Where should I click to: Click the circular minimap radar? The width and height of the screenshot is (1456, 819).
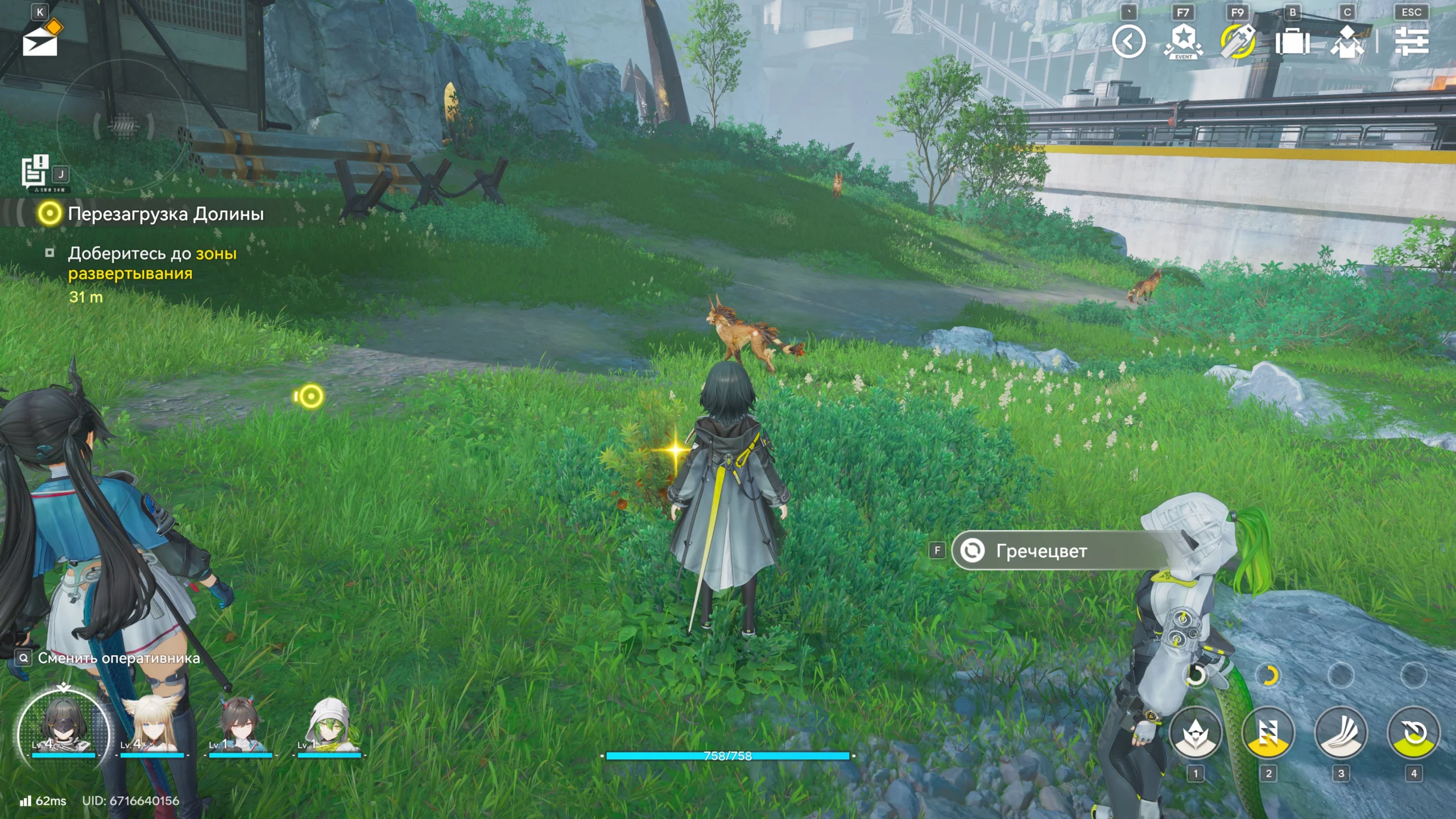tap(123, 125)
